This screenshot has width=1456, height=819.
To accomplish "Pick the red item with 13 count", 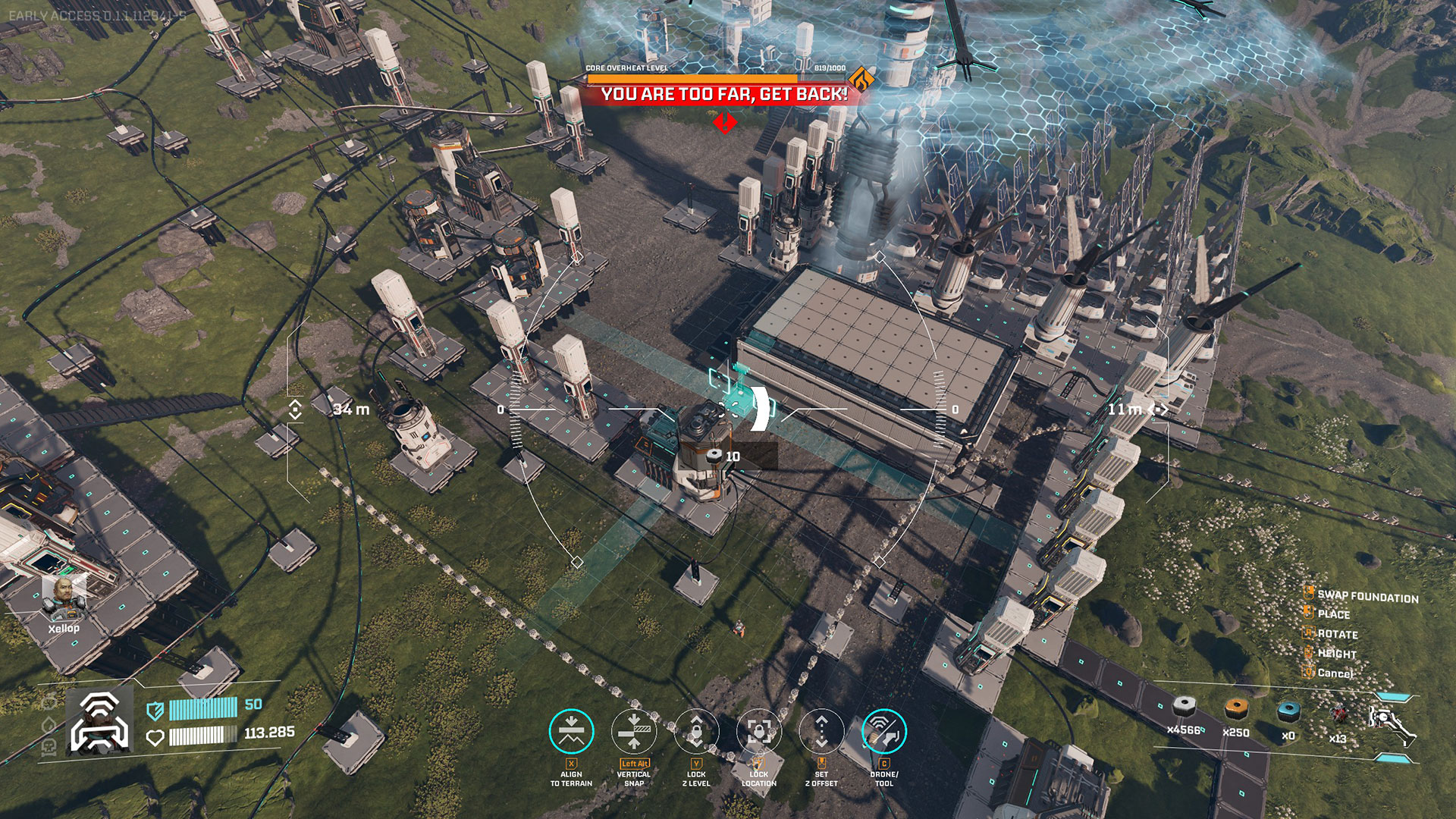I will click(x=1339, y=716).
